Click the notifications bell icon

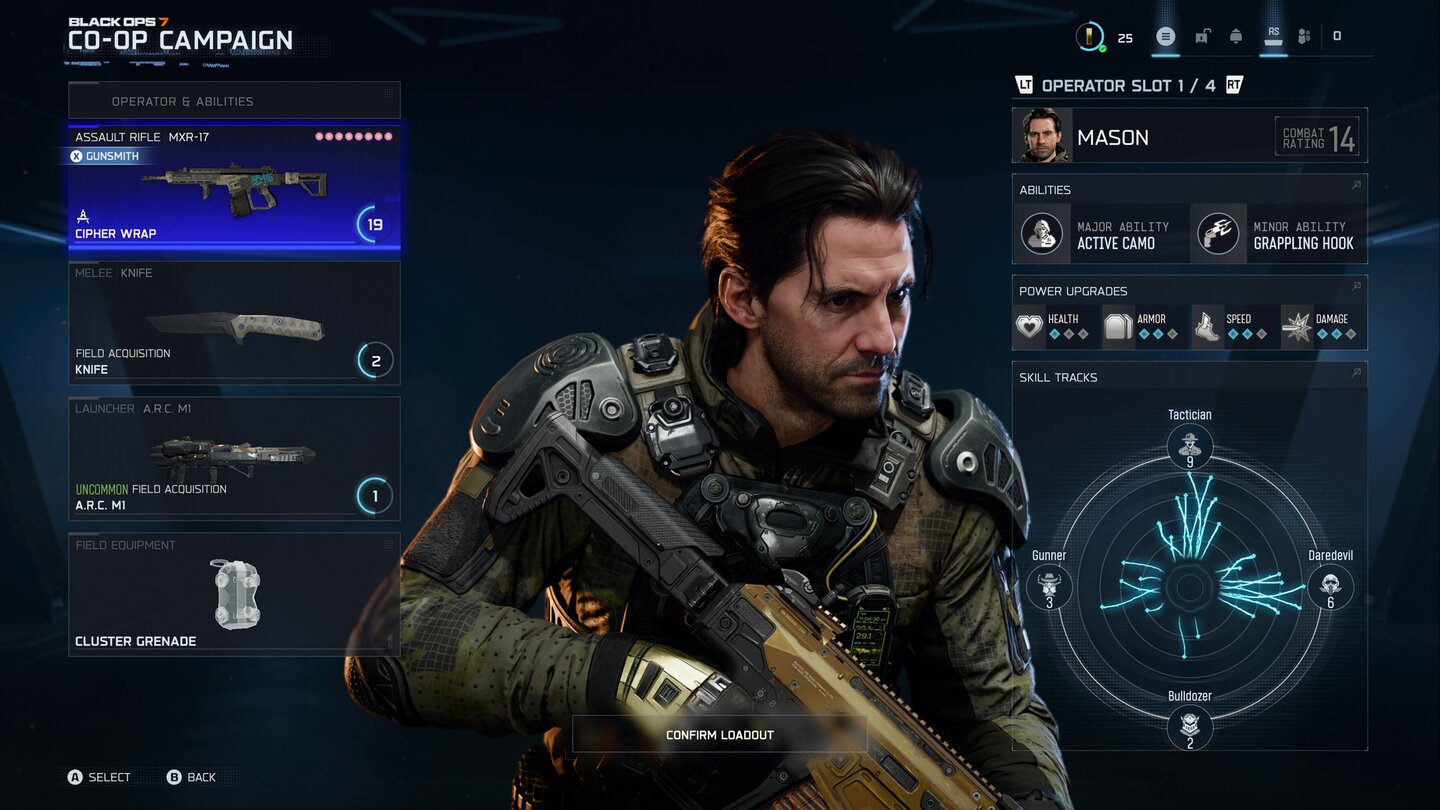click(1236, 34)
